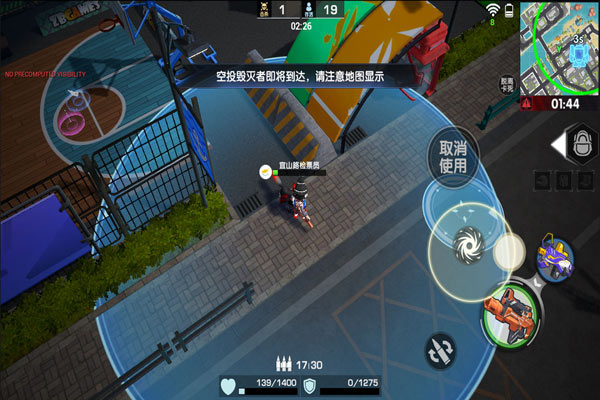Switch to the purple blaster weapon
Viewport: 600px width, 400px height.
point(553,259)
